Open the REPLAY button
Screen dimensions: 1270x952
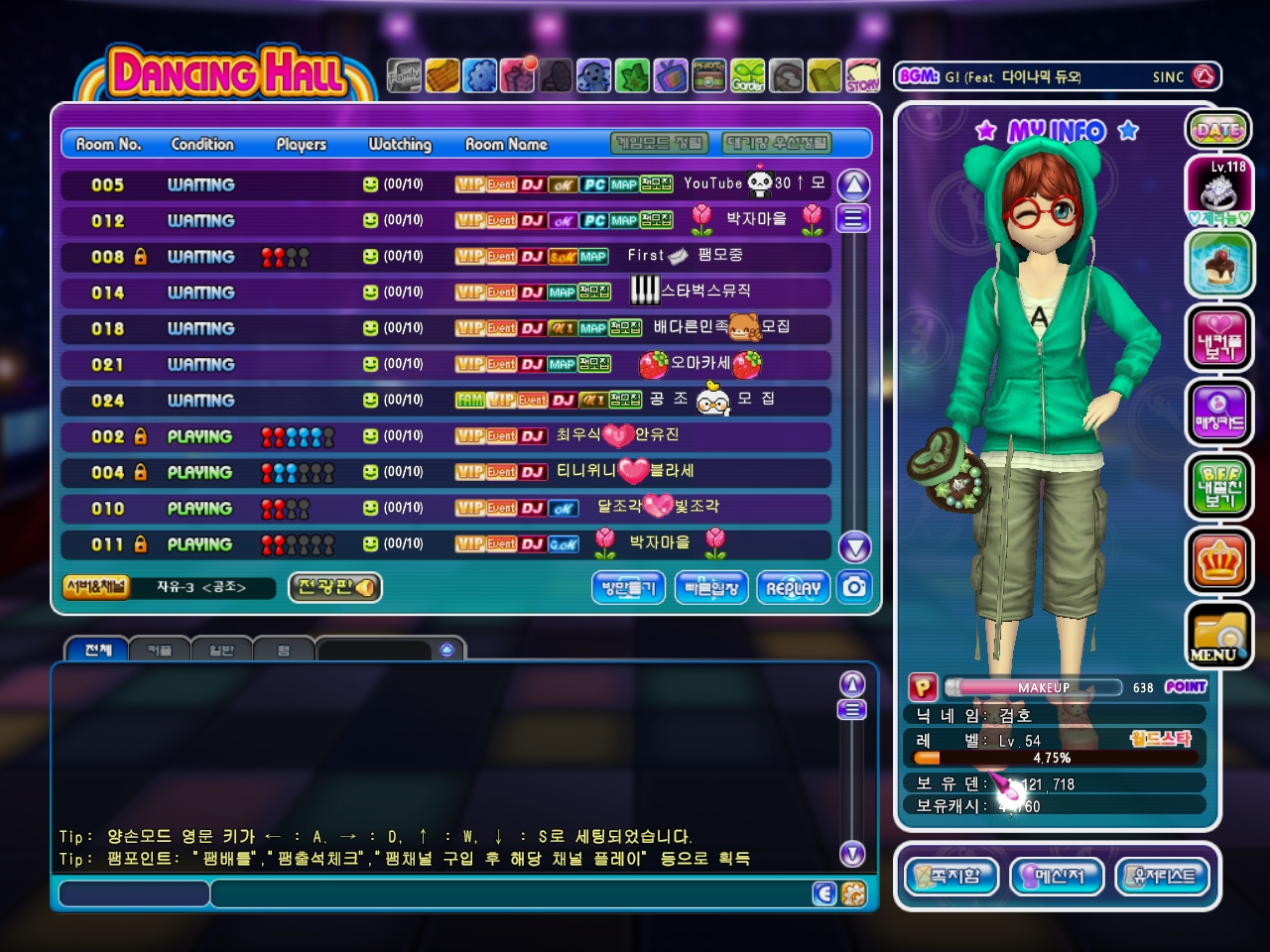pyautogui.click(x=793, y=587)
